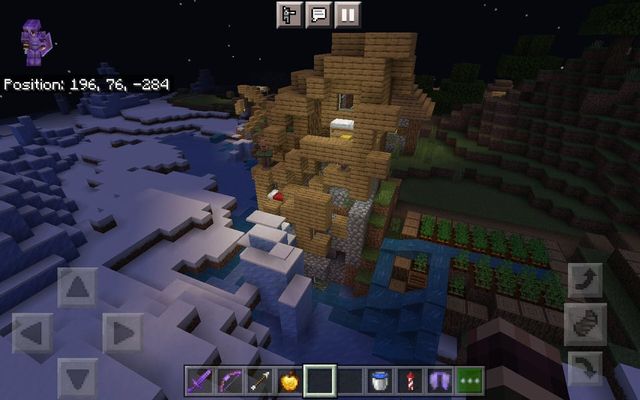Pause the game with the pause button

(349, 14)
